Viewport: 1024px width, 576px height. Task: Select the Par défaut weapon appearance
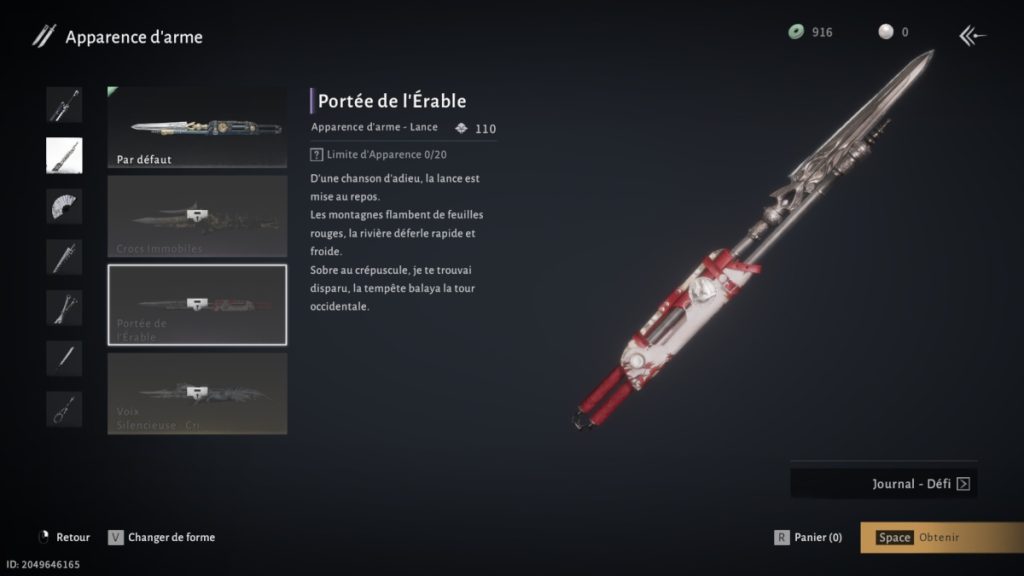pyautogui.click(x=197, y=127)
